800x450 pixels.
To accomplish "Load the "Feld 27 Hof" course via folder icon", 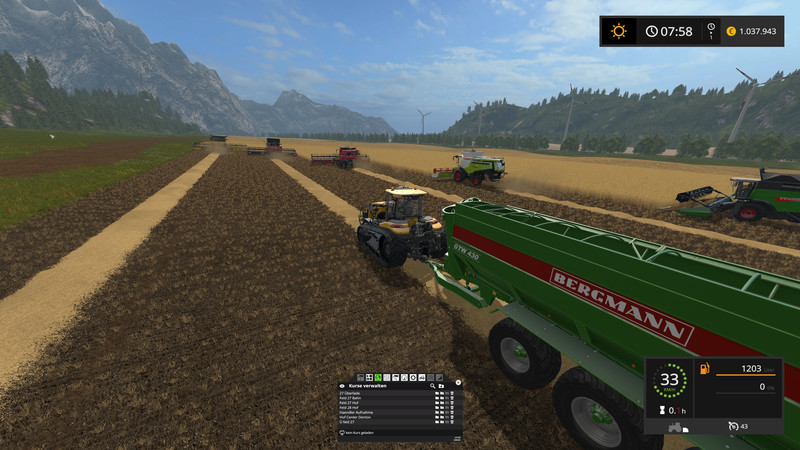I will (x=437, y=402).
